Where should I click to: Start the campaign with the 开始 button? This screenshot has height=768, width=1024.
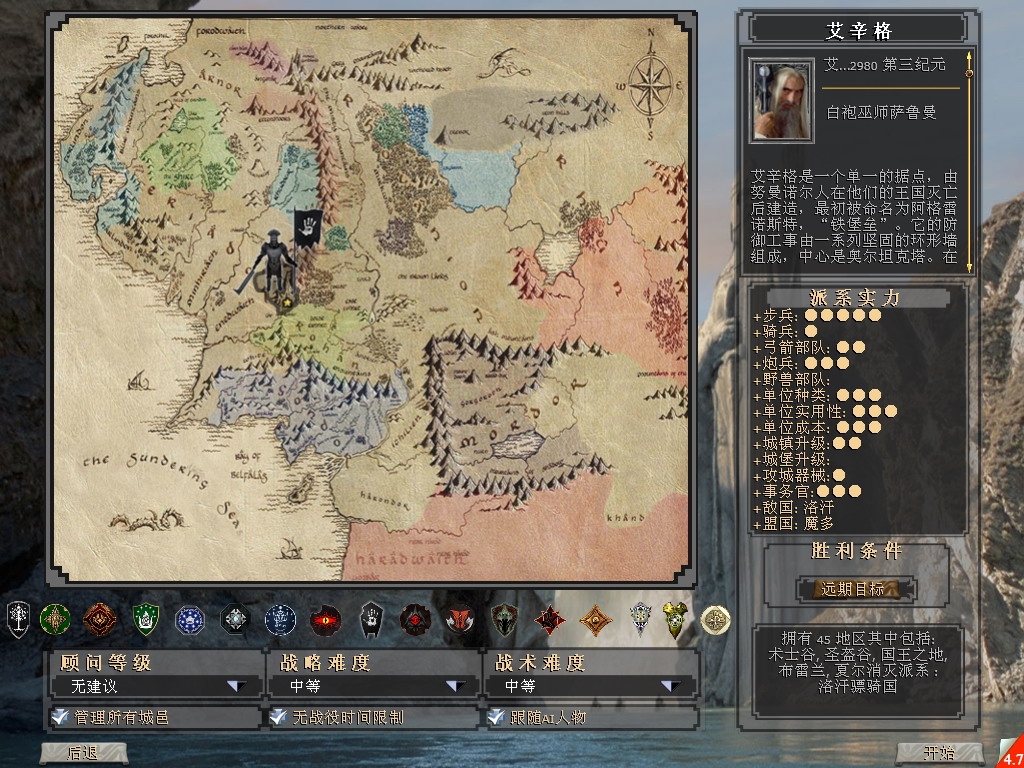pos(939,753)
